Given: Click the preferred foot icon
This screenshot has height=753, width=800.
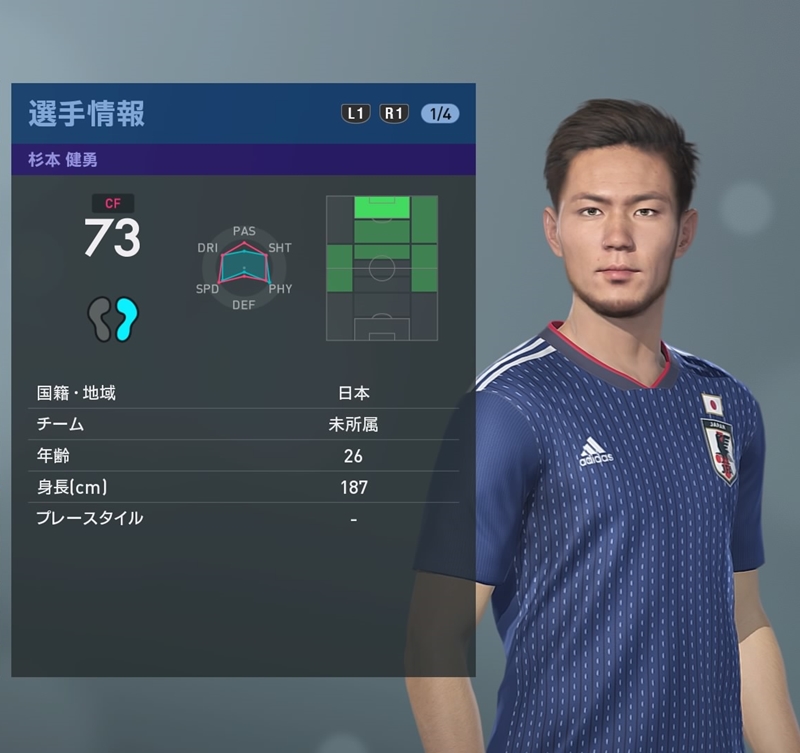Looking at the screenshot, I should click(x=112, y=320).
